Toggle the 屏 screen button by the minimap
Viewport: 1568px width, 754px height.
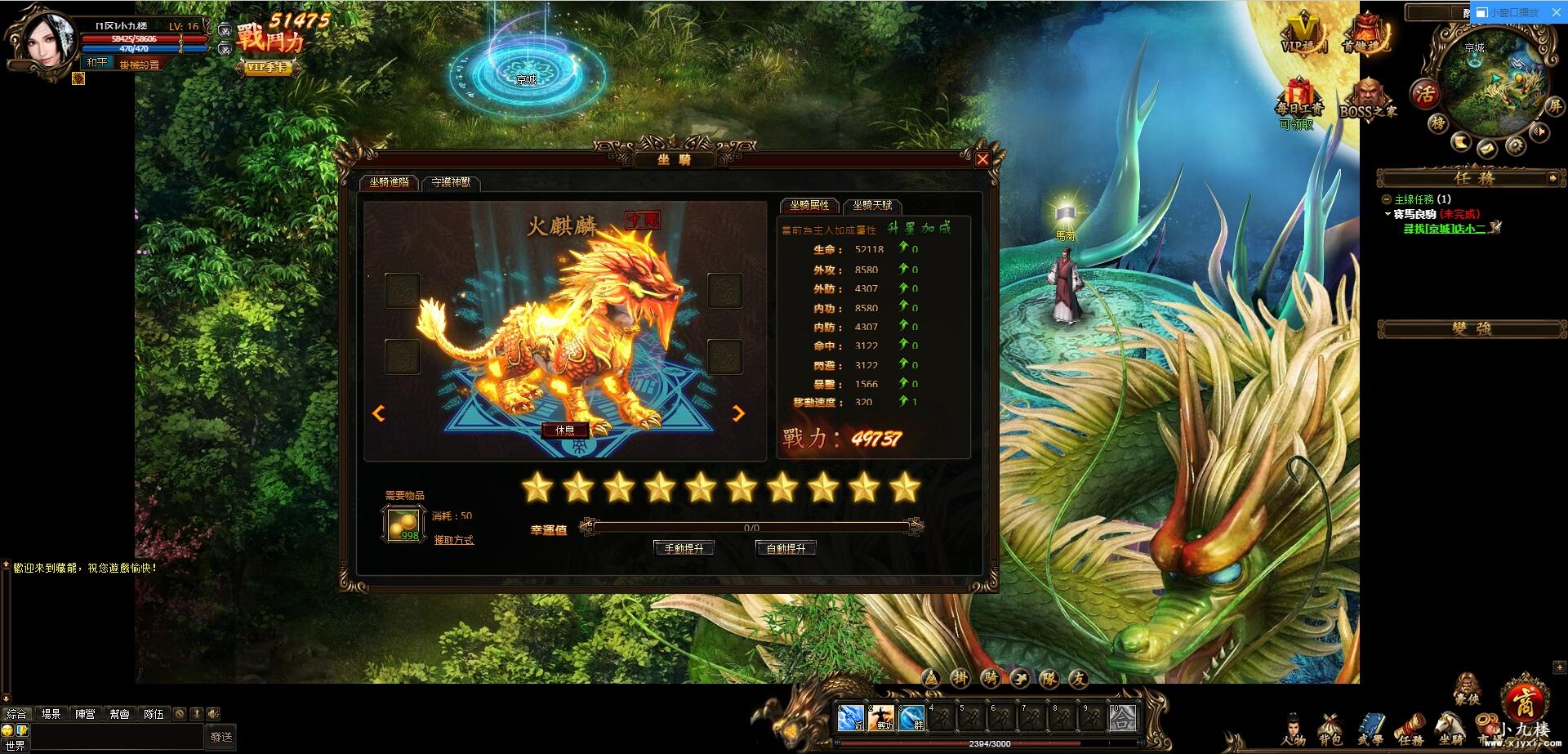click(1556, 107)
